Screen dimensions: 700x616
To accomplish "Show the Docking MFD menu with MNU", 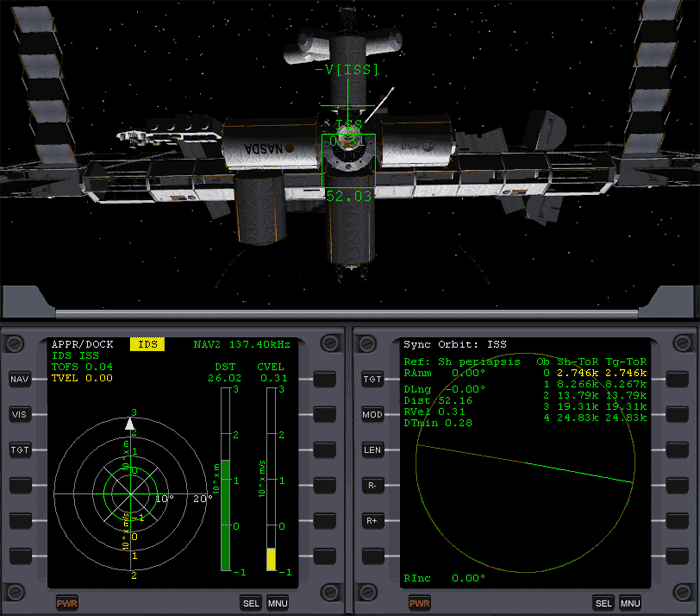I will (278, 603).
